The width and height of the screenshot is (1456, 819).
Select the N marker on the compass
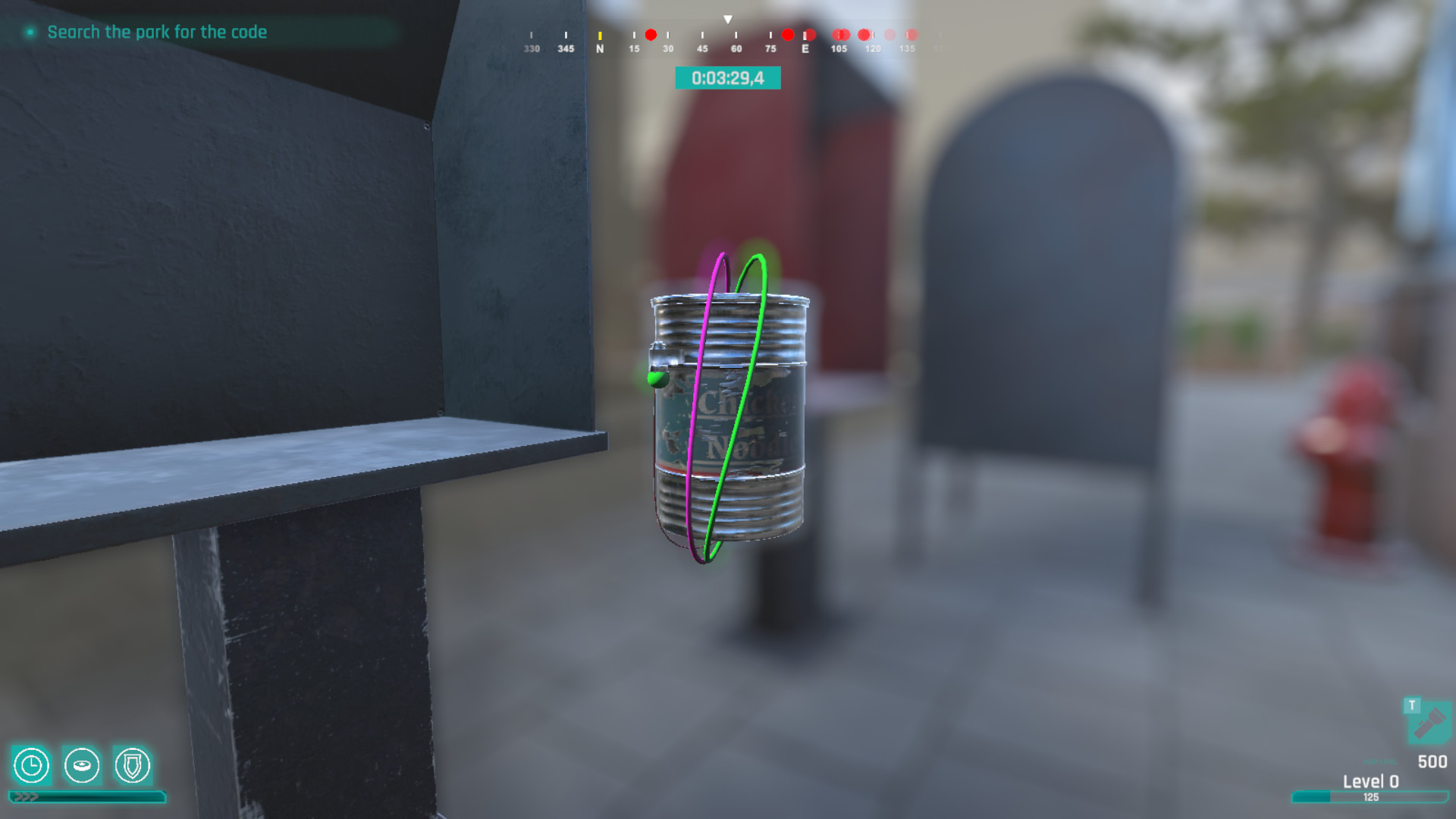click(x=601, y=47)
